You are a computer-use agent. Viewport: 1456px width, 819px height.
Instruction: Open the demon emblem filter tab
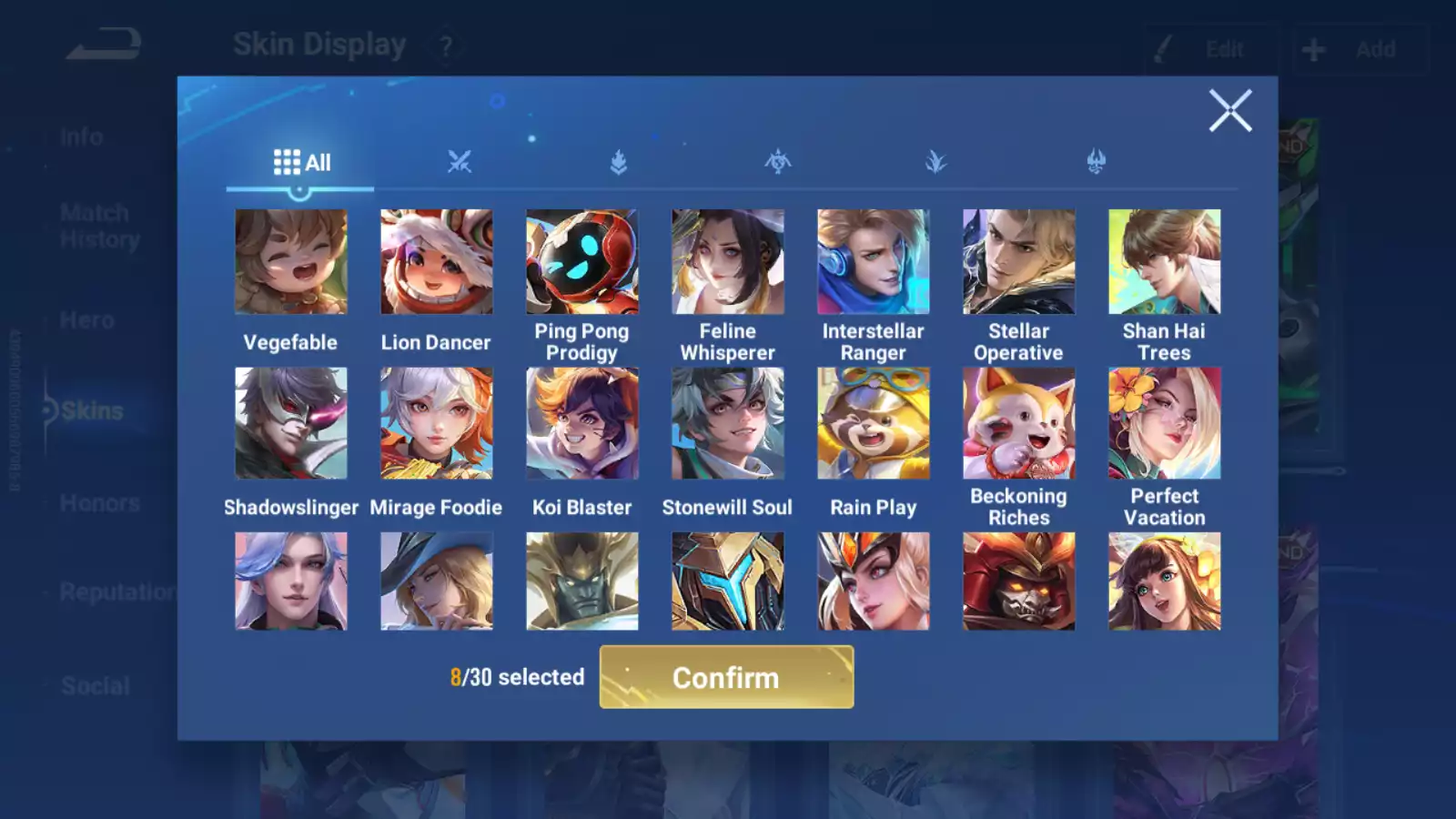1096,160
